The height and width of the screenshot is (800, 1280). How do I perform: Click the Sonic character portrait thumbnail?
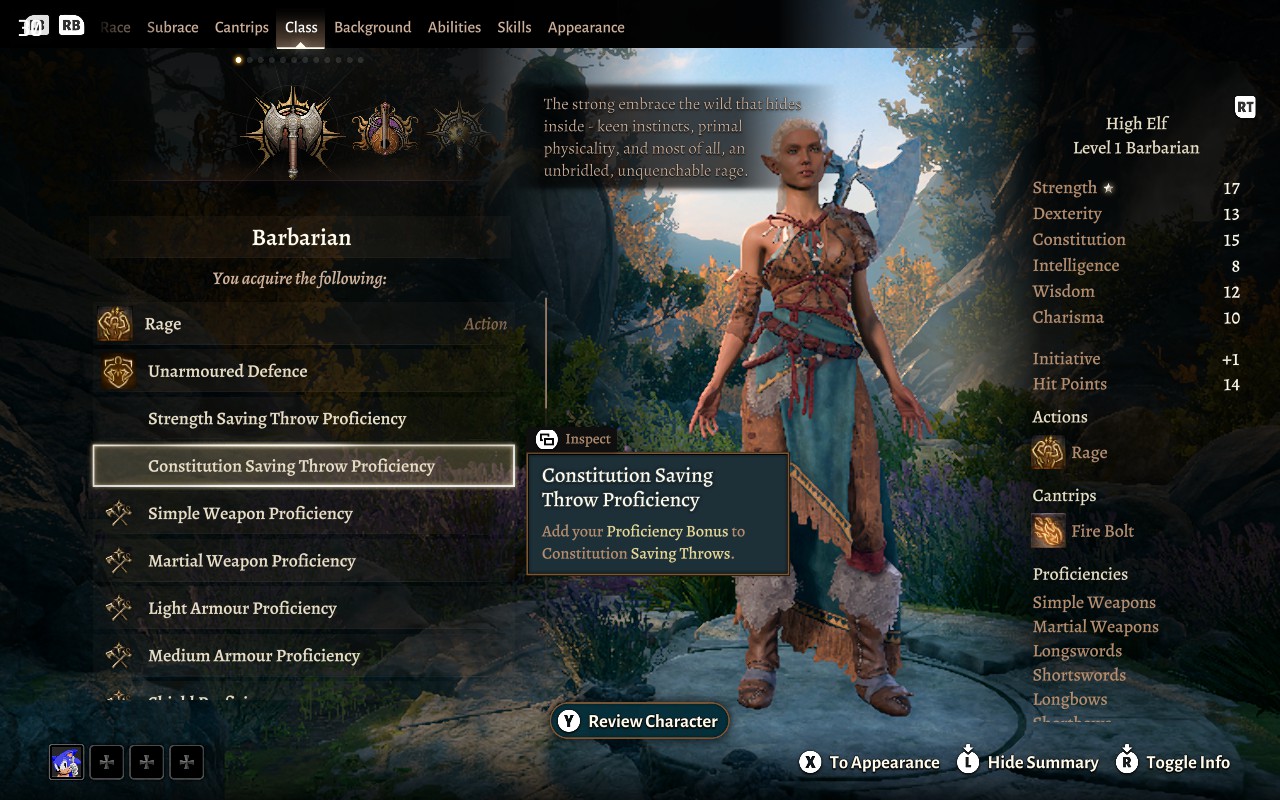pos(65,761)
